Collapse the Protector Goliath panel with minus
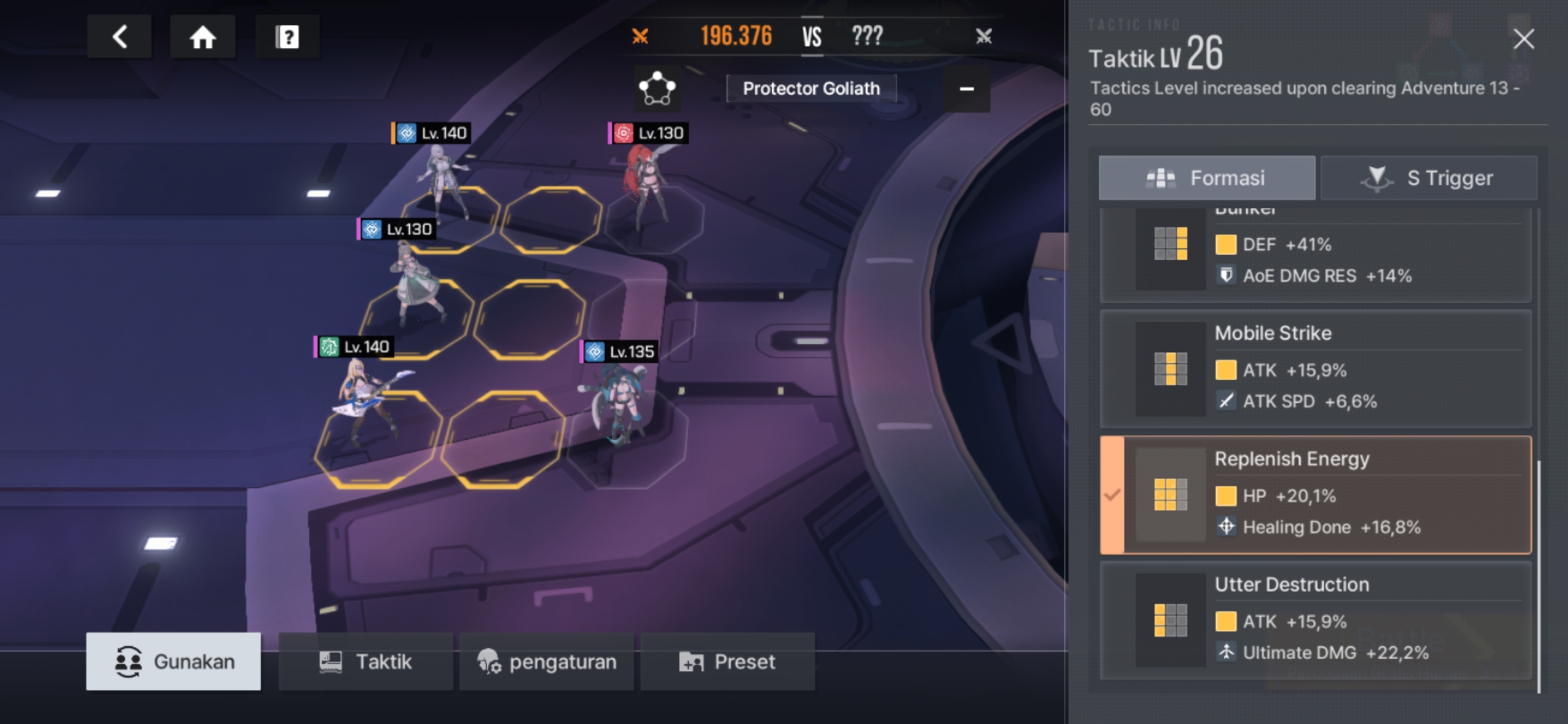The width and height of the screenshot is (1568, 724). [966, 88]
